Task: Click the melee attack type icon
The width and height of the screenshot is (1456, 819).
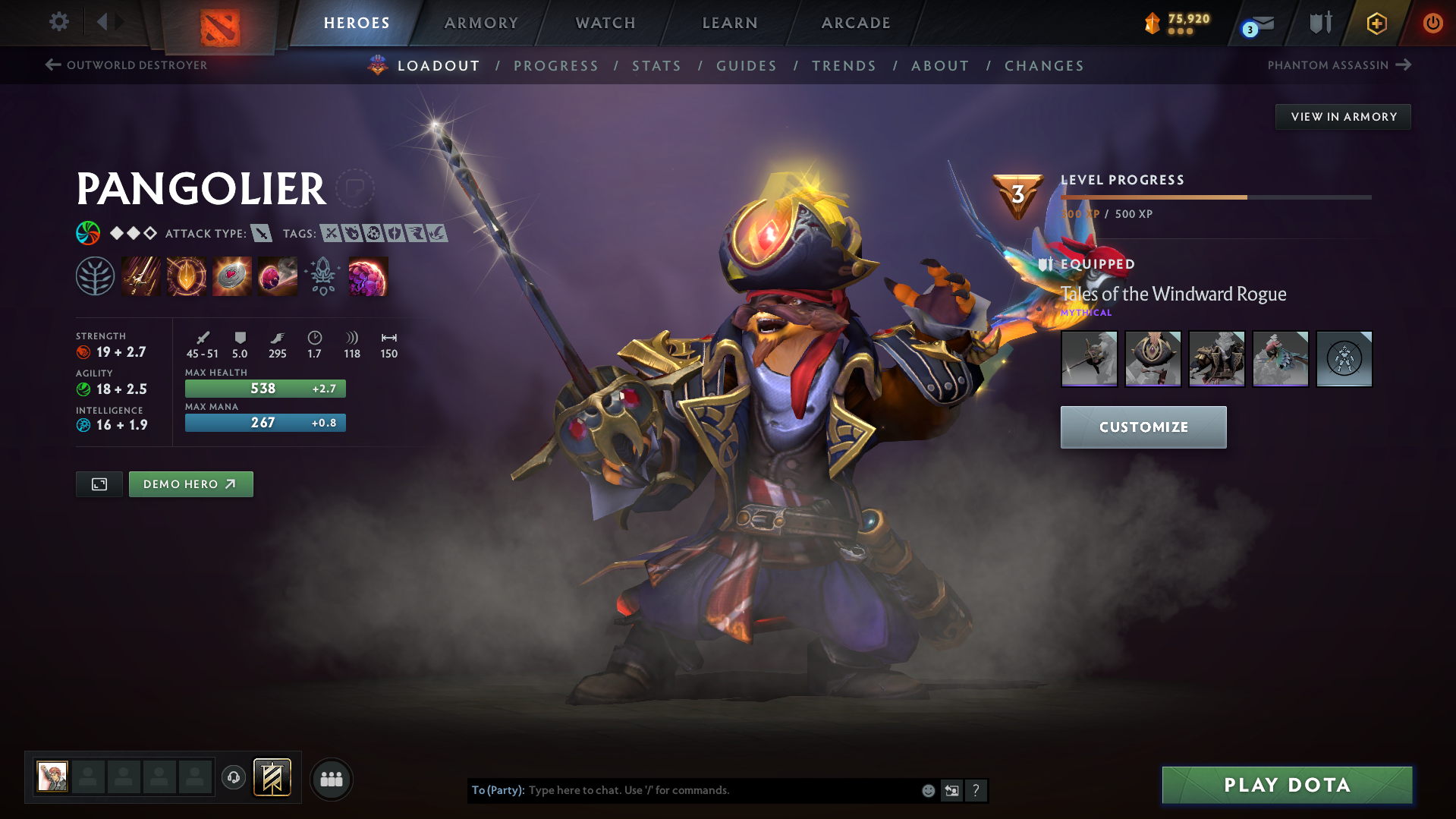Action: 263,233
